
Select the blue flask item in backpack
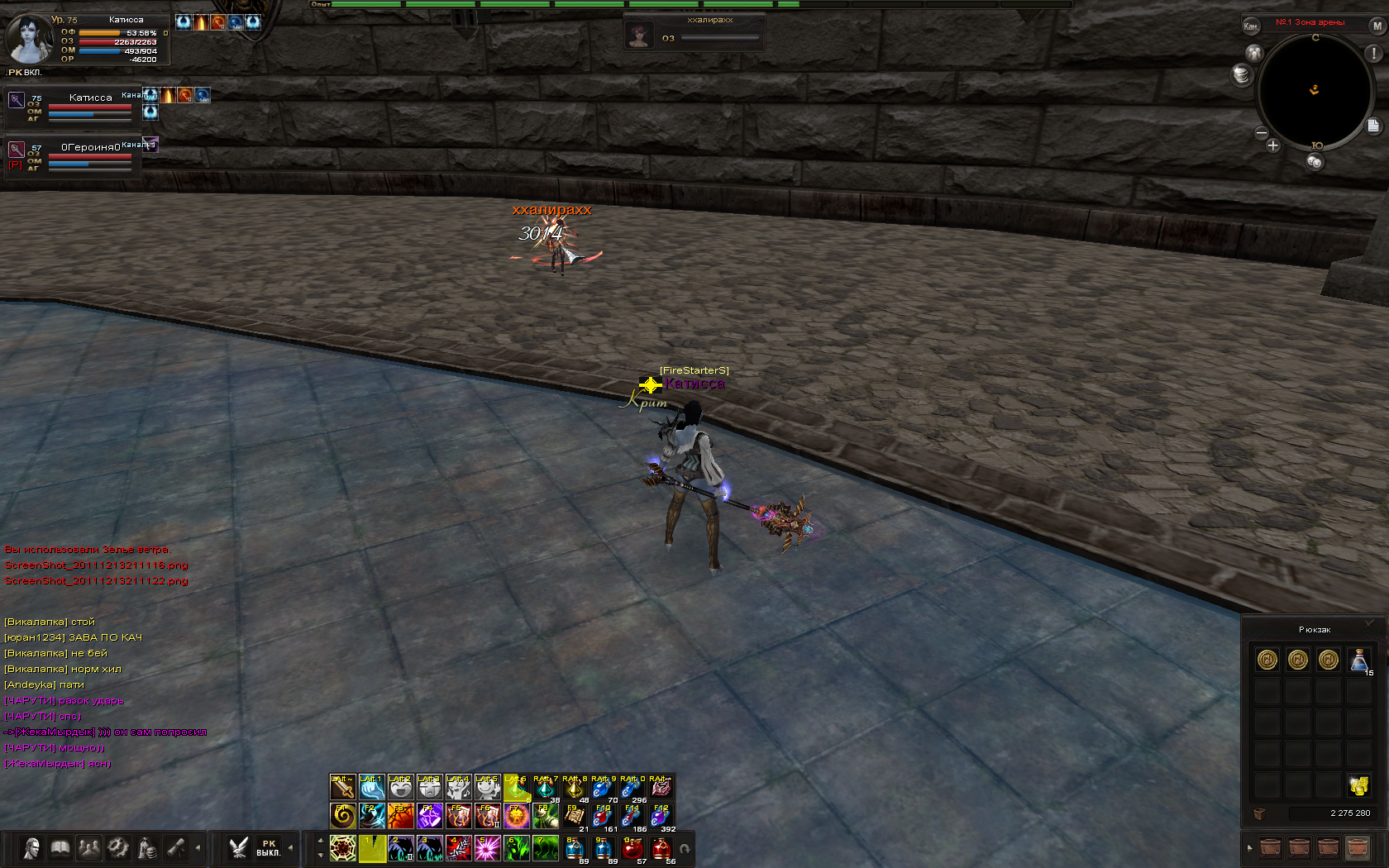(1358, 660)
